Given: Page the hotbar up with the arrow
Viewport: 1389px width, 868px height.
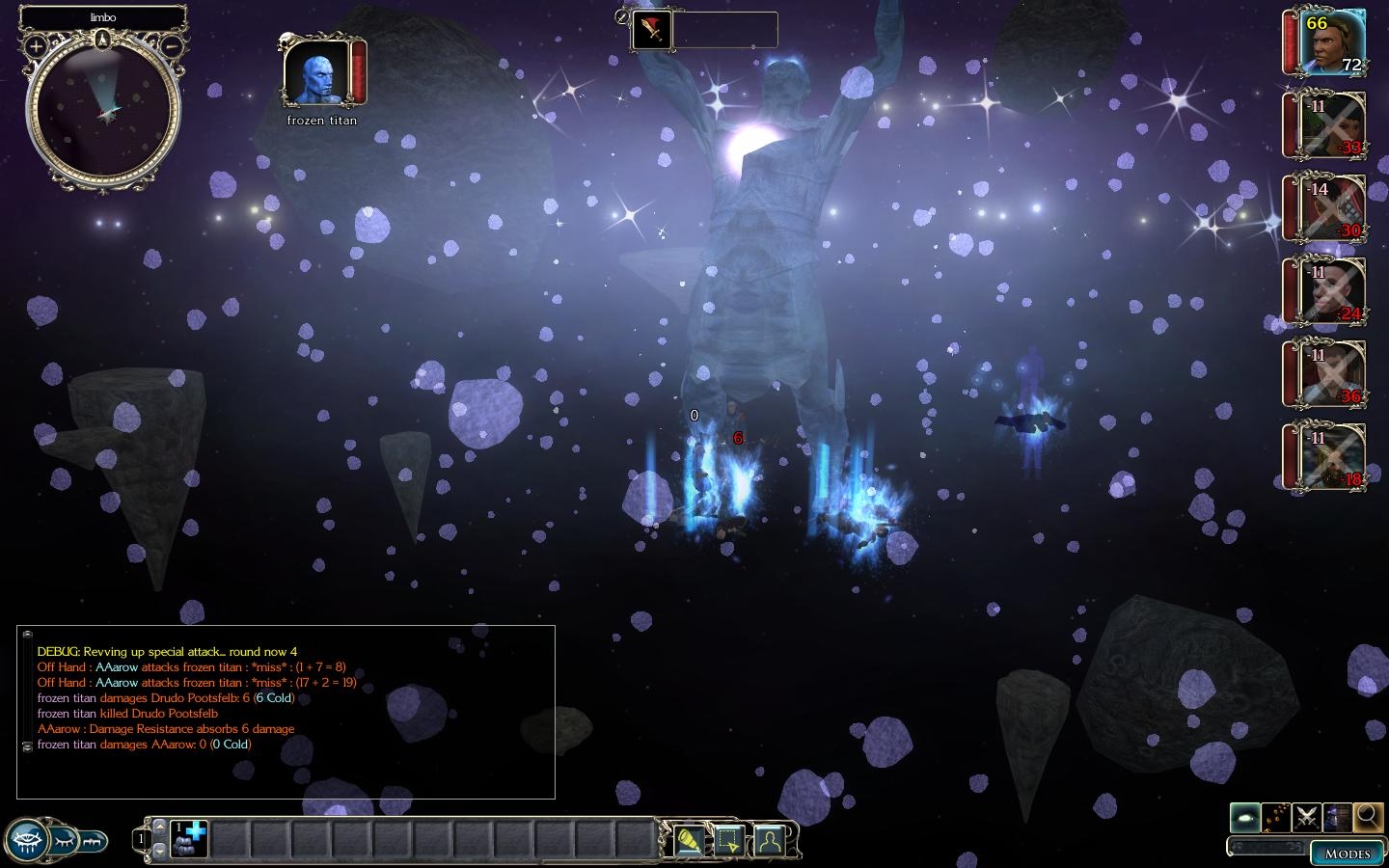Looking at the screenshot, I should 159,827.
